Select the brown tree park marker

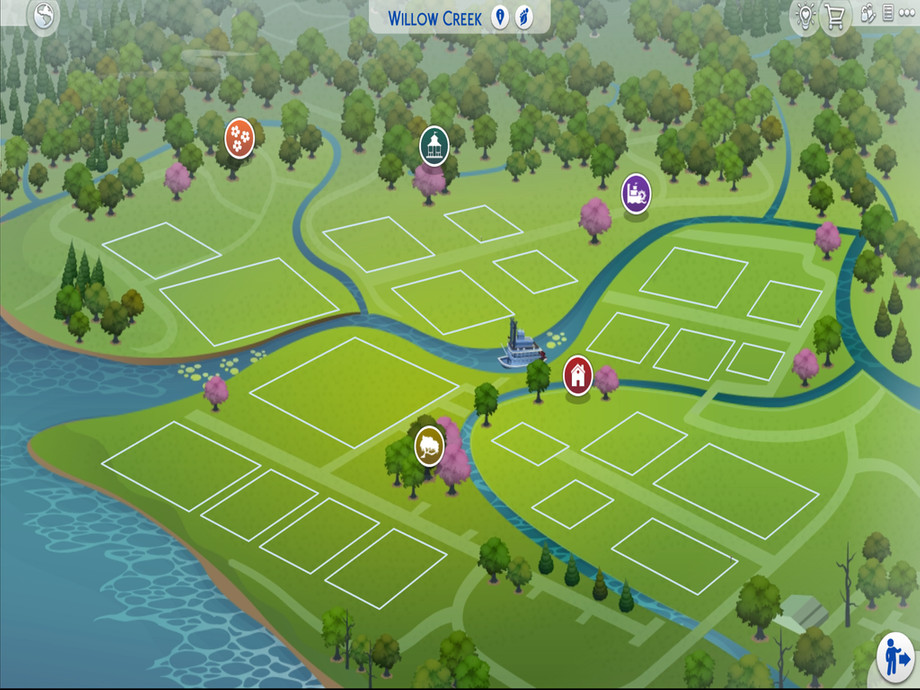pyautogui.click(x=429, y=446)
